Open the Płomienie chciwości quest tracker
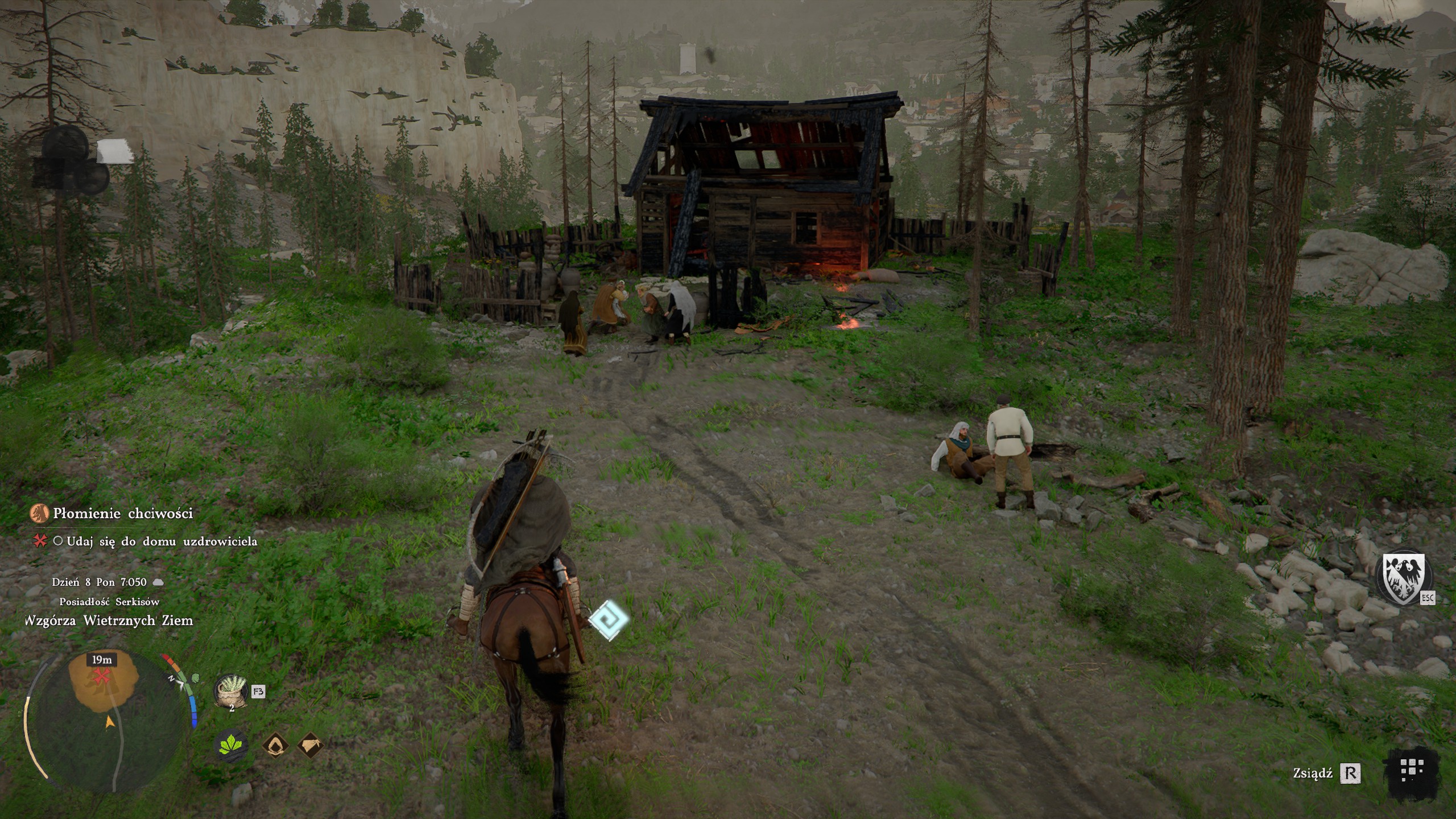The height and width of the screenshot is (819, 1456). (122, 514)
